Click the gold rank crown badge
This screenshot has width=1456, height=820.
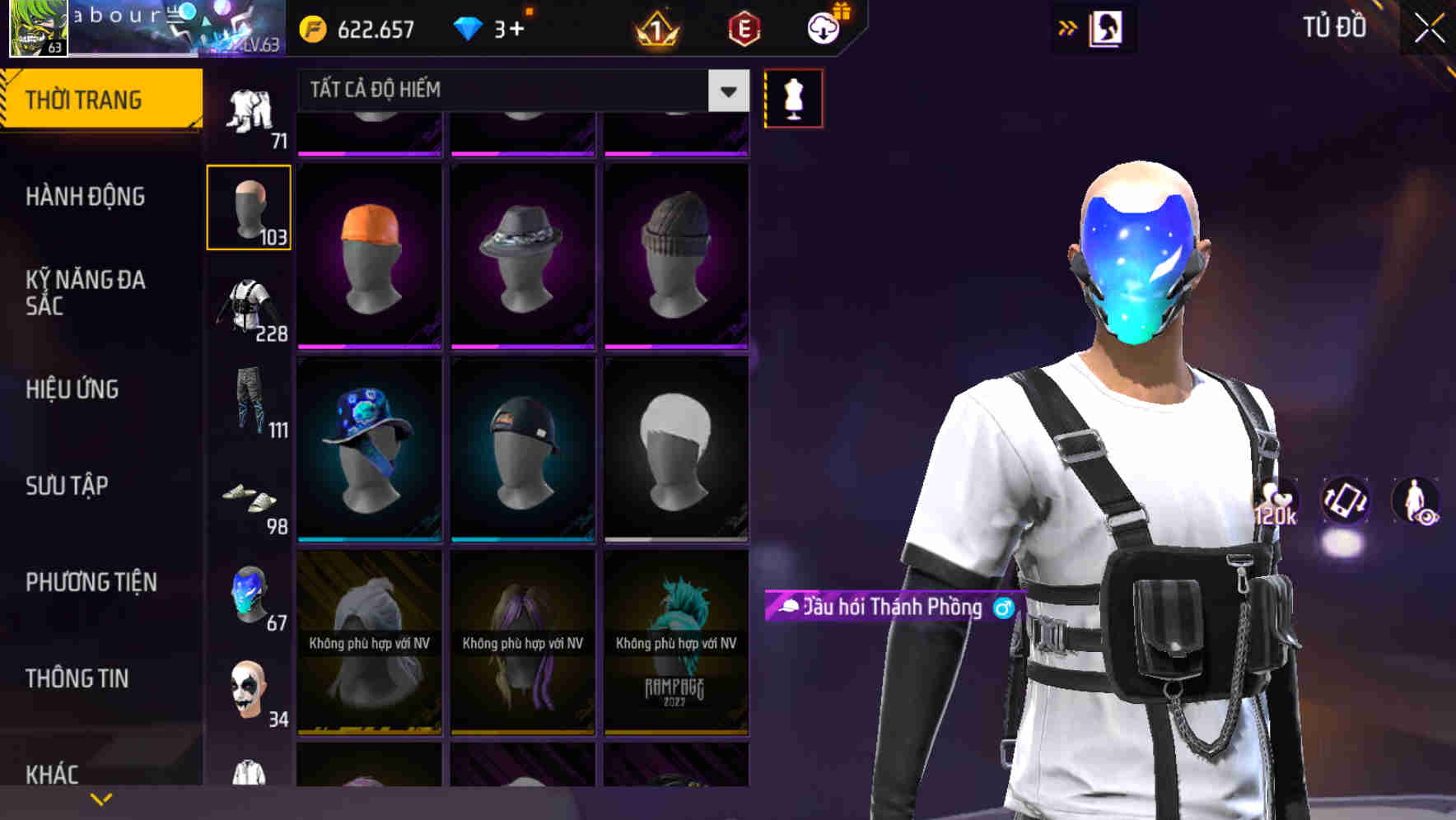click(655, 29)
